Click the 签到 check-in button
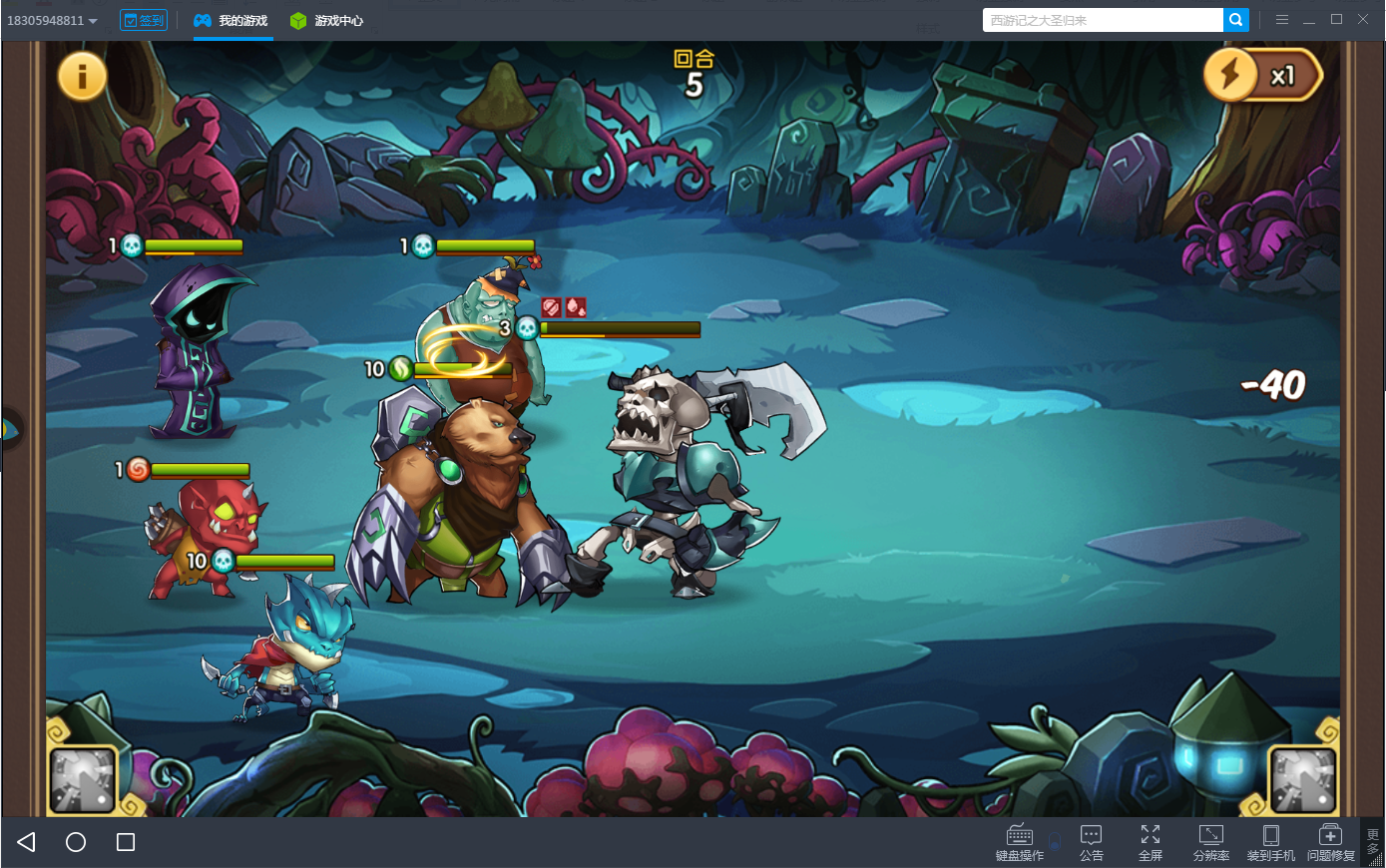 point(144,20)
